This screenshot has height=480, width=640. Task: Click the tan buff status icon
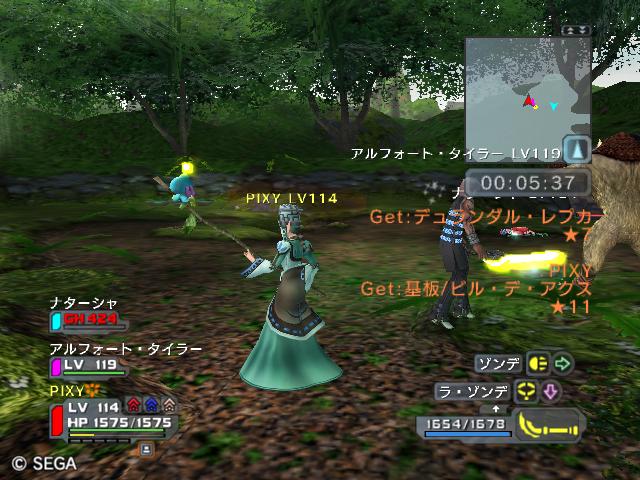click(168, 406)
